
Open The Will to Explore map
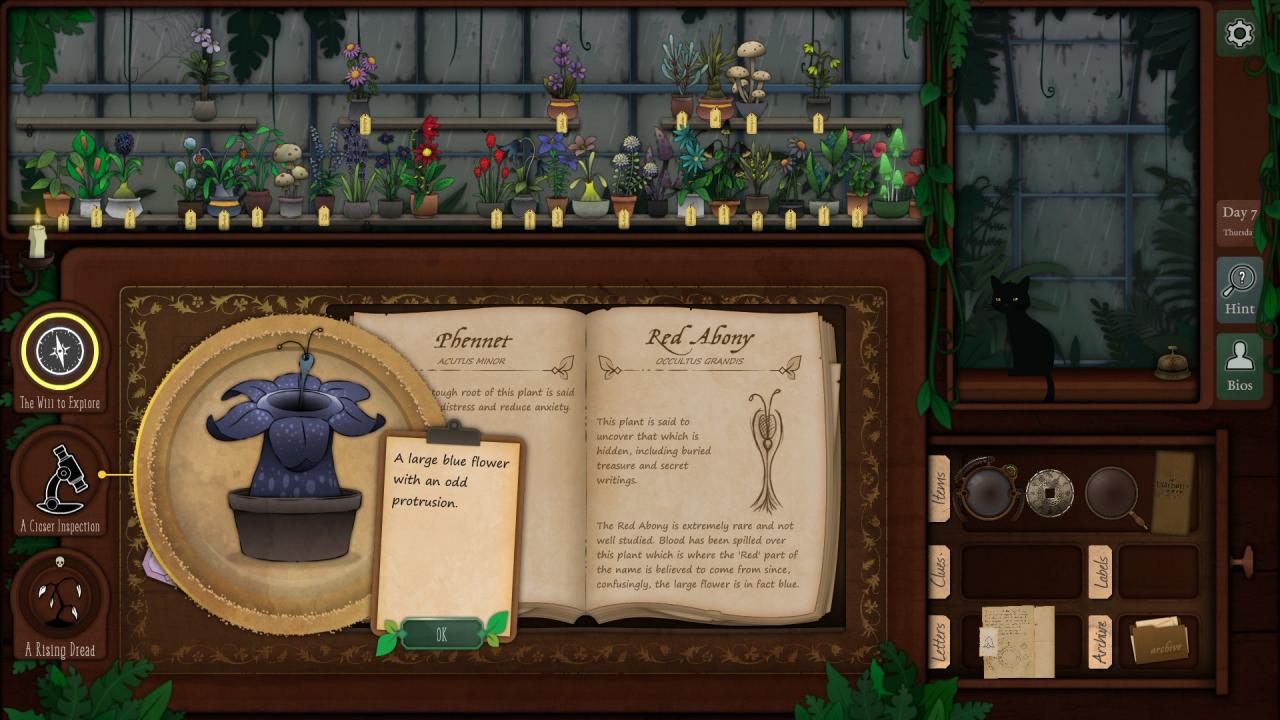coord(60,351)
